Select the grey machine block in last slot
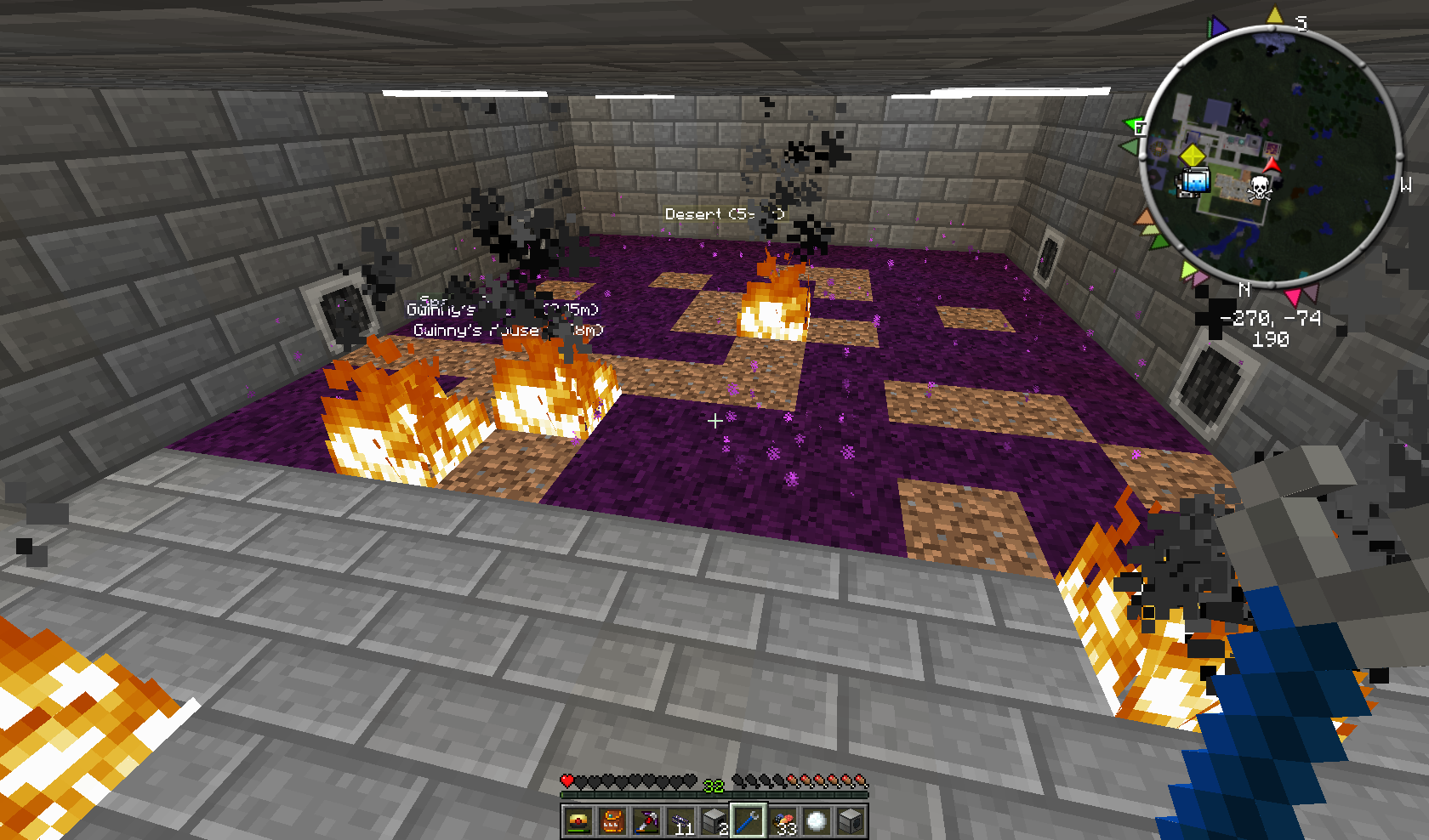1429x840 pixels. click(x=851, y=821)
